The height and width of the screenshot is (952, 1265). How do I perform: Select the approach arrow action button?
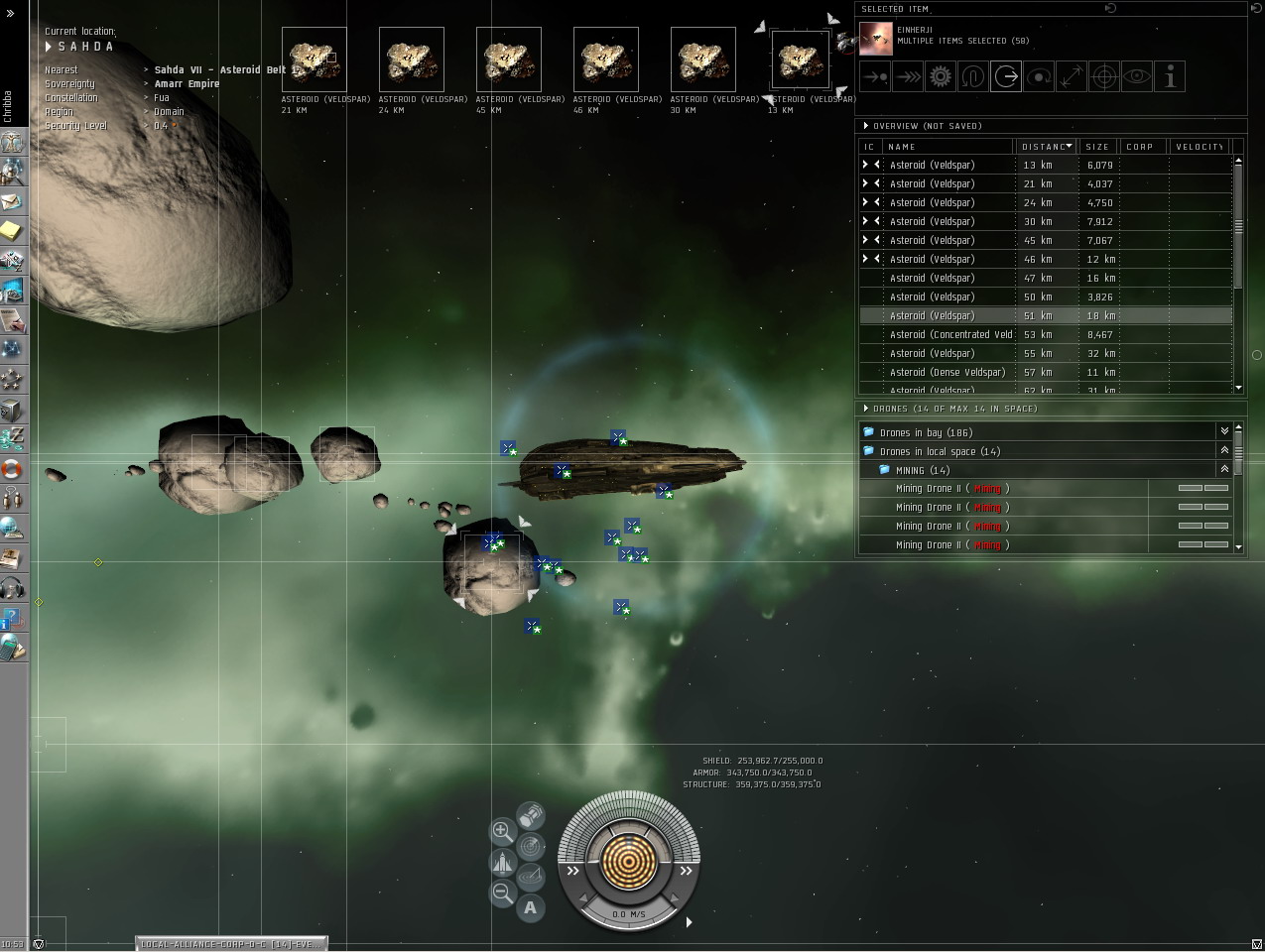coord(874,76)
